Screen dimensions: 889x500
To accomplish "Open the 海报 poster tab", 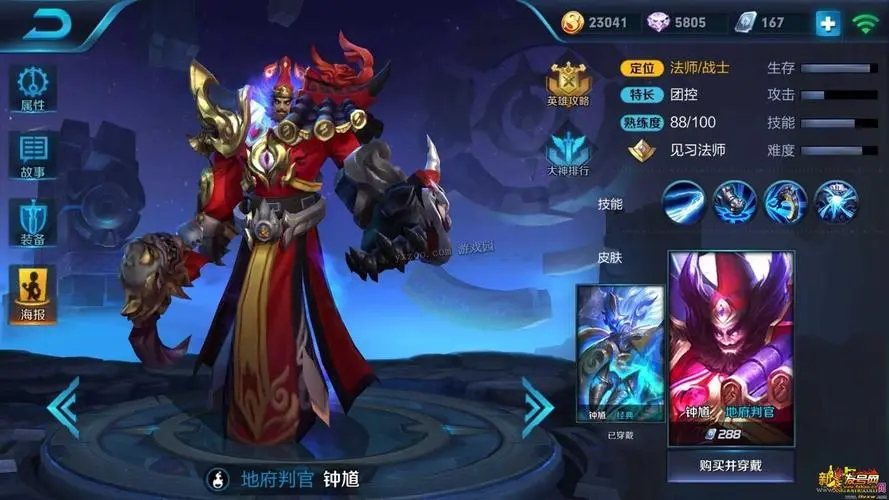I will [x=33, y=294].
